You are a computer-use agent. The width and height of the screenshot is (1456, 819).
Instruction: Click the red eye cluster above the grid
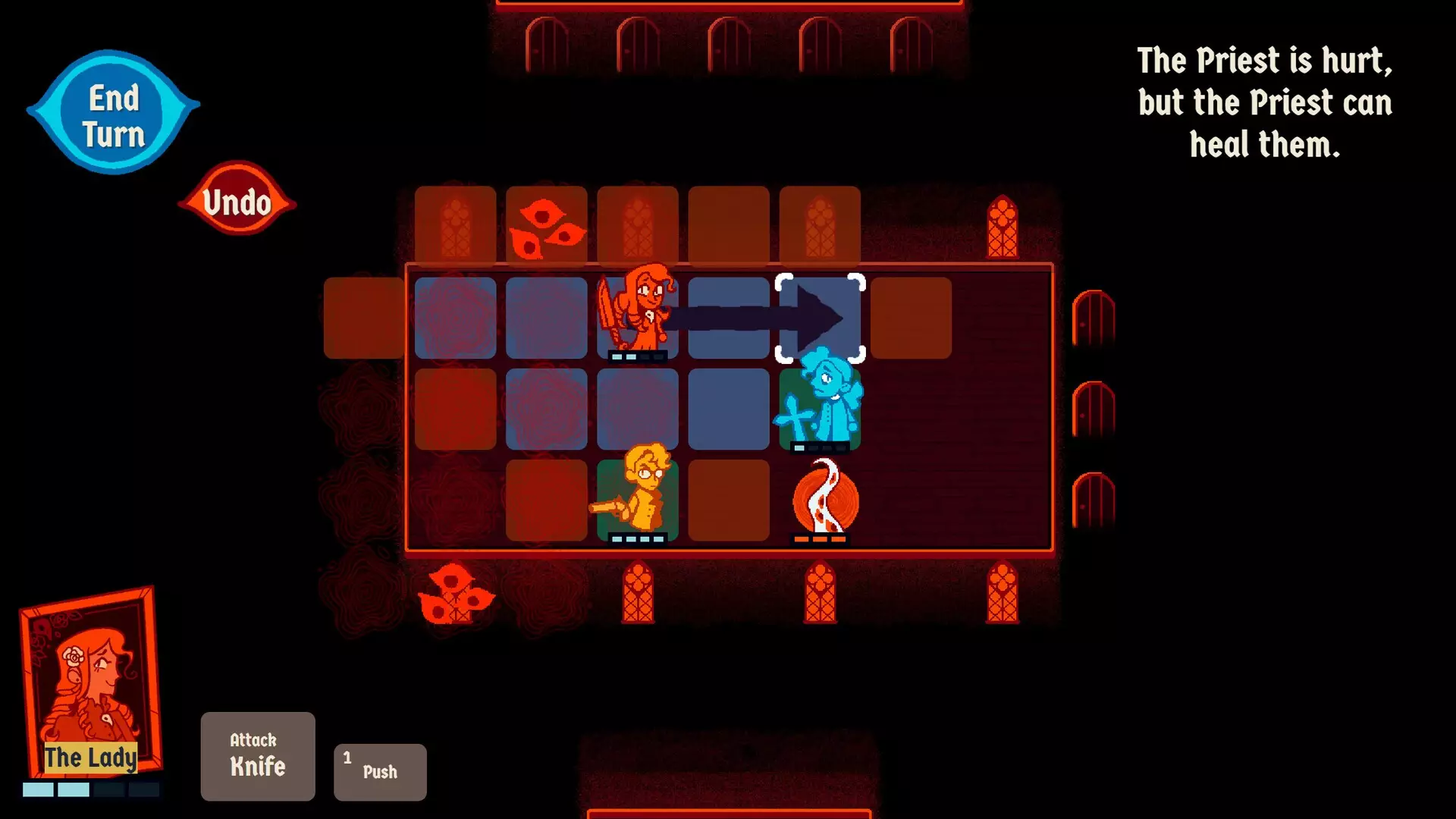tap(548, 227)
